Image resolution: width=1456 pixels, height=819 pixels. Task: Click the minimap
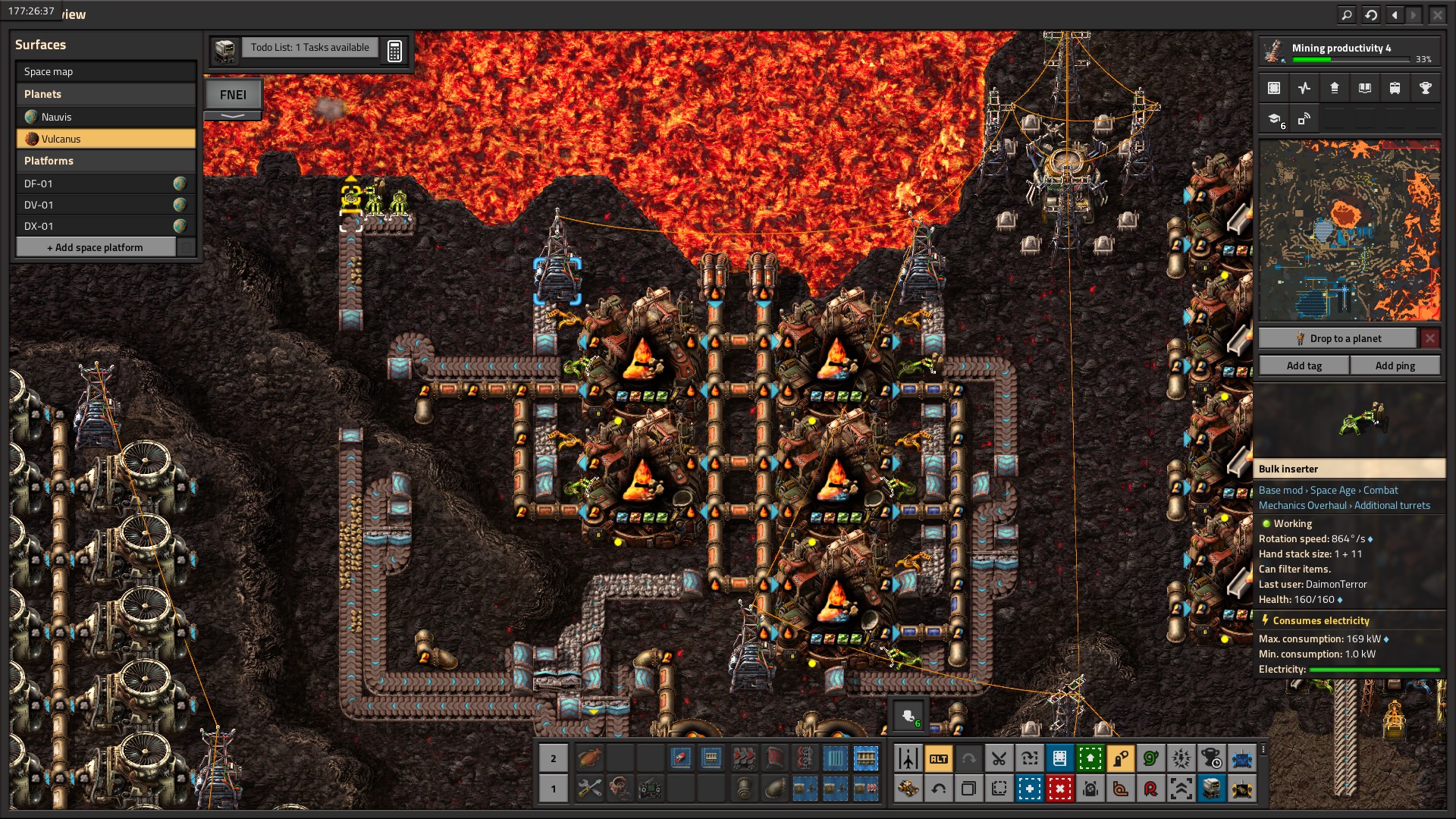pos(1349,231)
